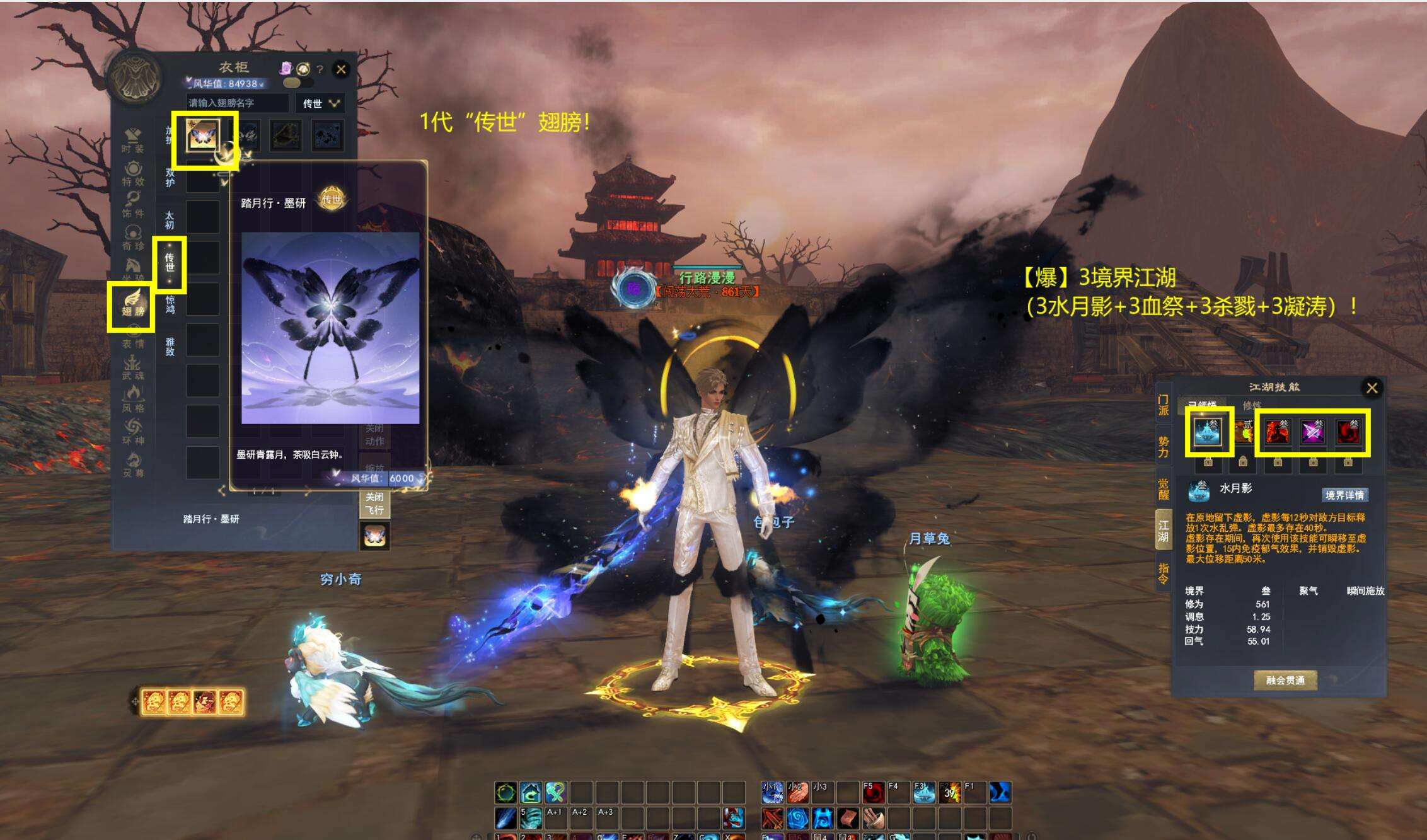Switch to the 时装 wardrobe category
This screenshot has width=1427, height=840.
point(133,141)
